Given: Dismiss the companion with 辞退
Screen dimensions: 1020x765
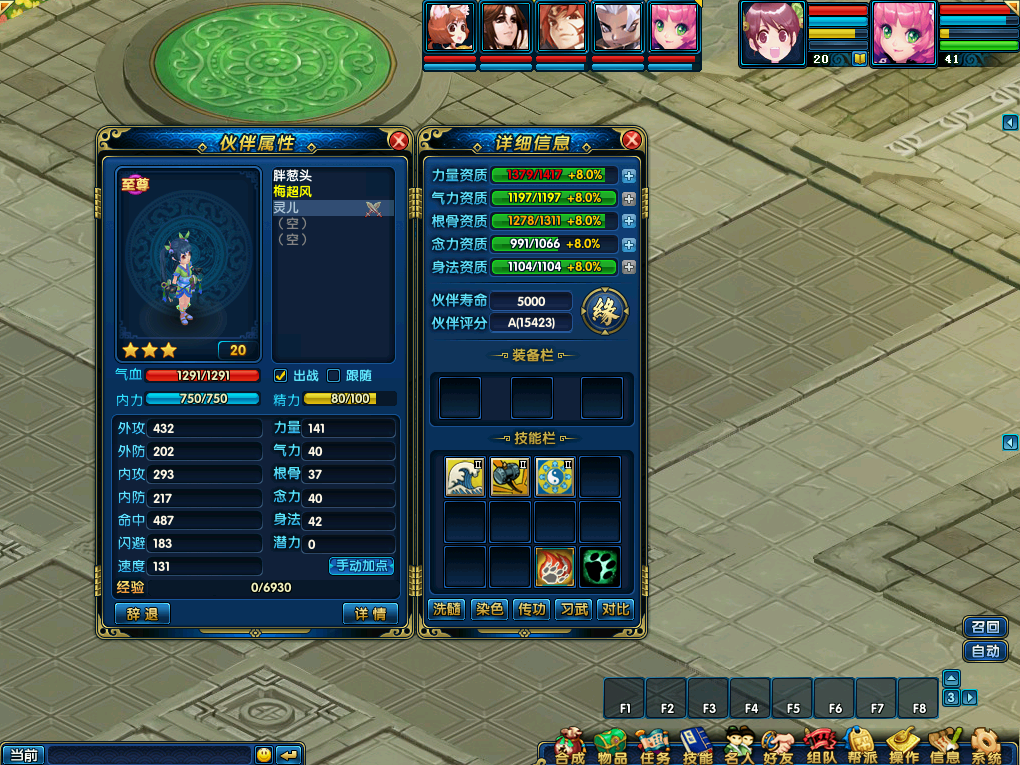Looking at the screenshot, I should (x=142, y=613).
